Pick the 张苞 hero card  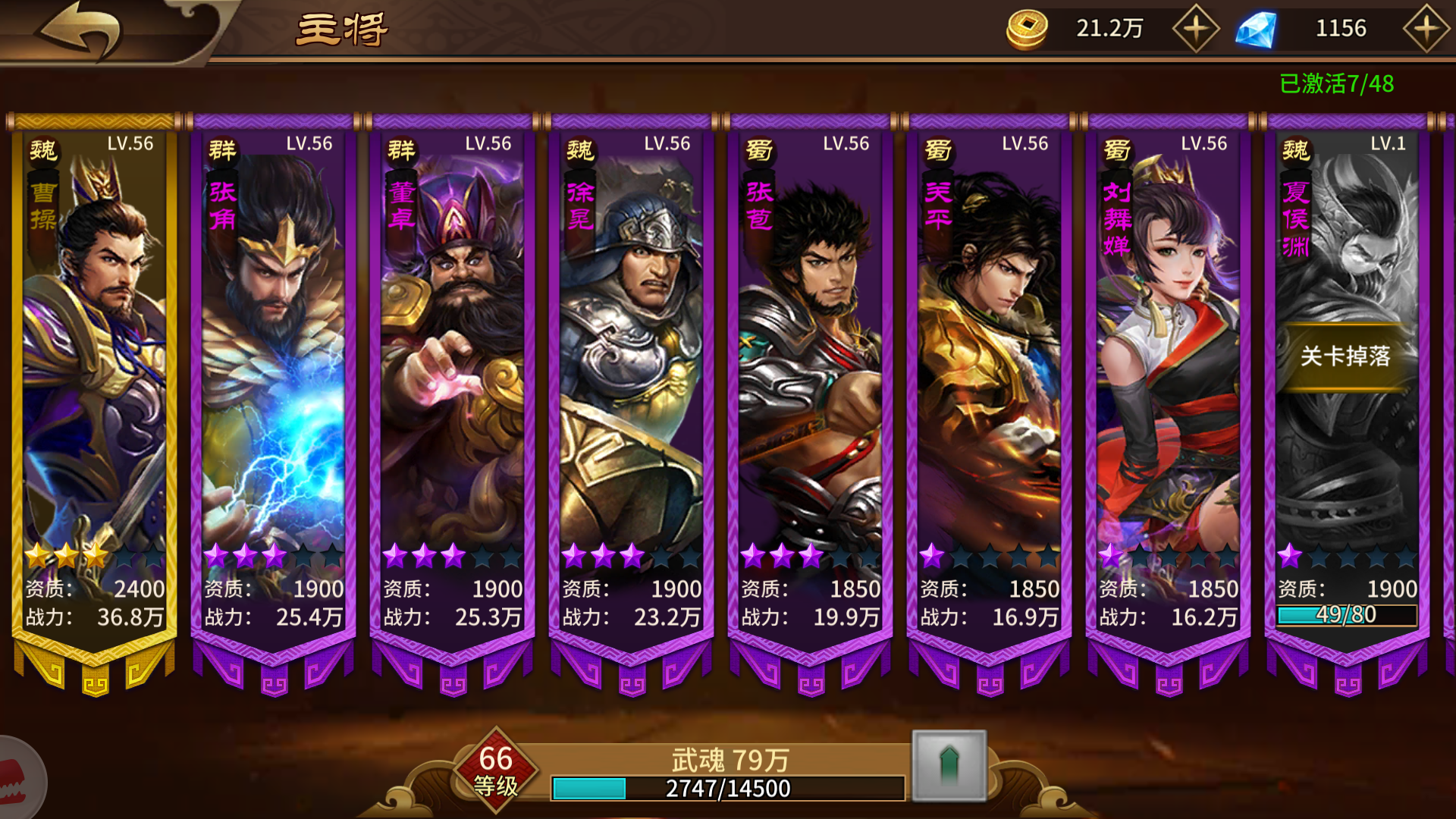[x=810, y=379]
